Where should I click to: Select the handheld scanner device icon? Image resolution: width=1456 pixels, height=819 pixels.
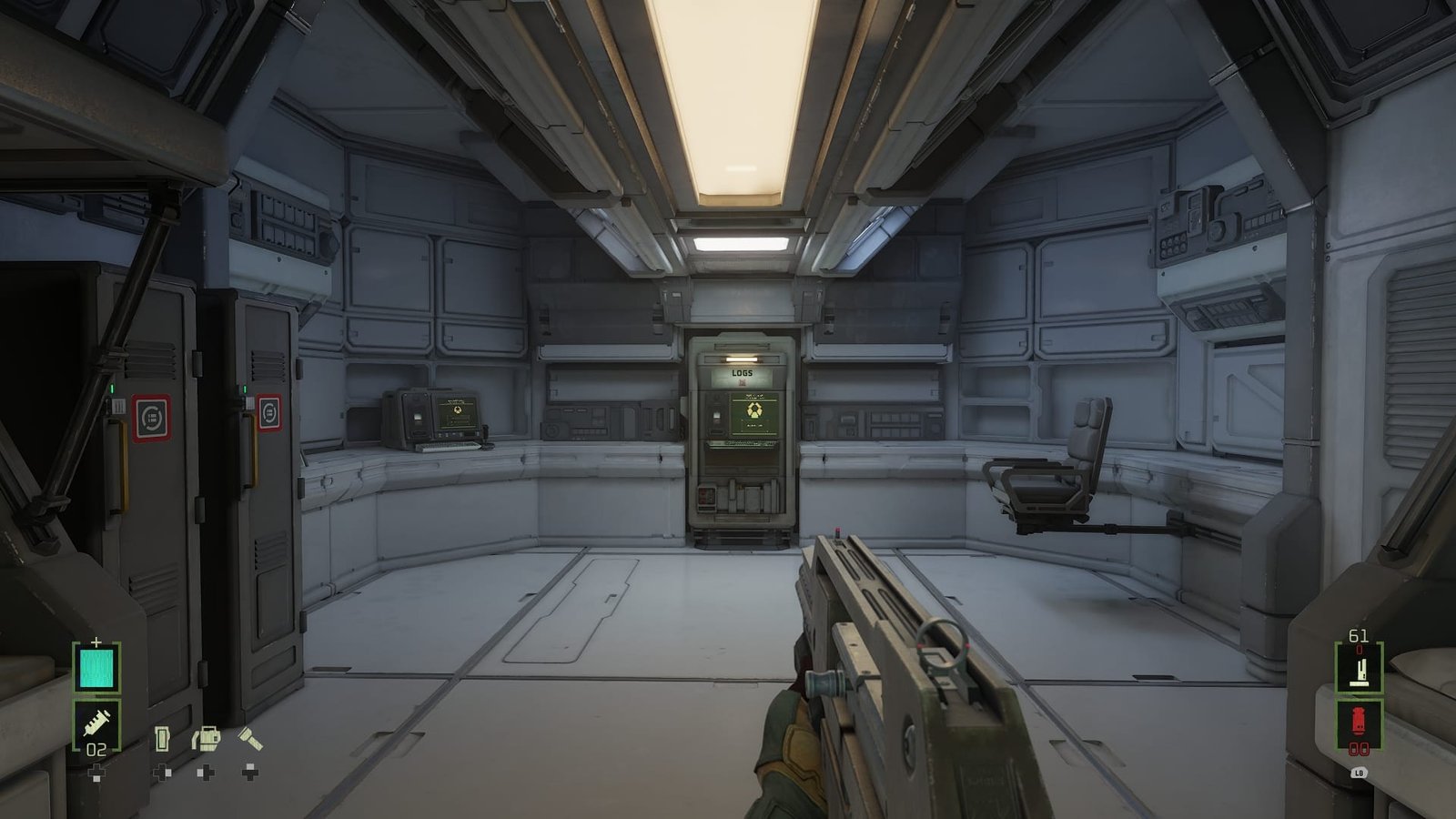[163, 738]
